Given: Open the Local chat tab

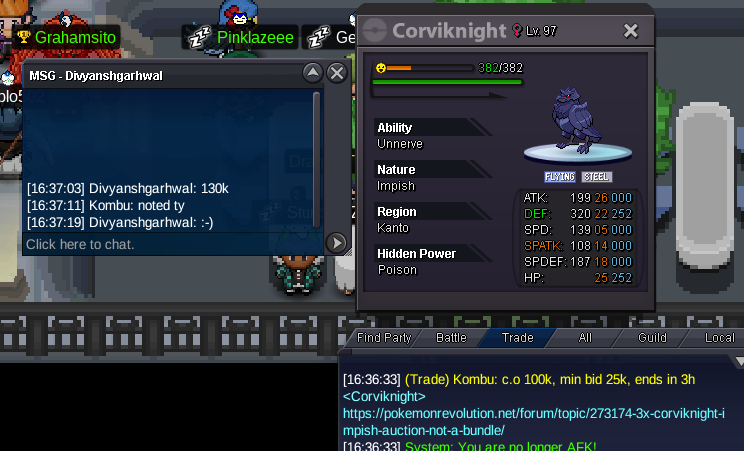Looking at the screenshot, I should click(719, 338).
